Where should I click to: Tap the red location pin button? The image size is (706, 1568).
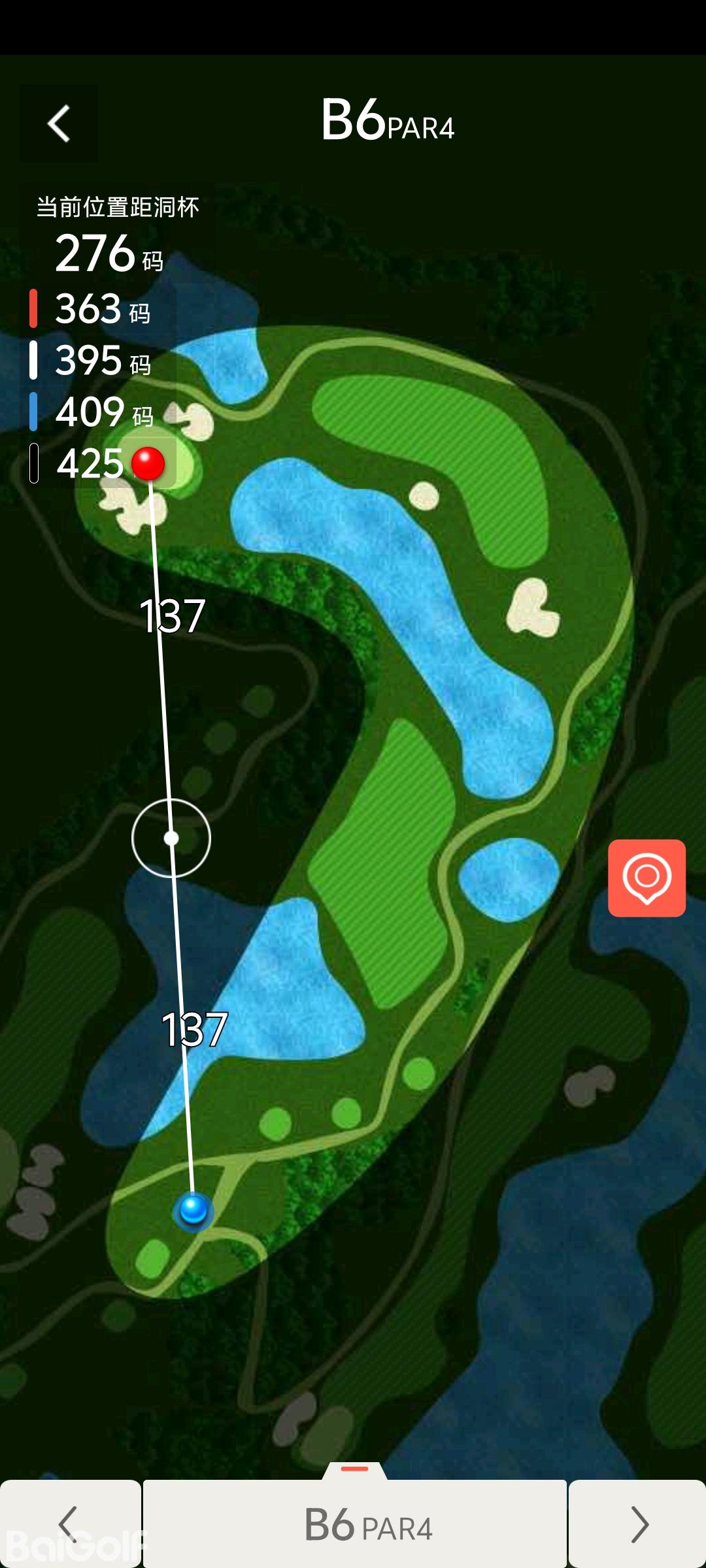(x=647, y=877)
